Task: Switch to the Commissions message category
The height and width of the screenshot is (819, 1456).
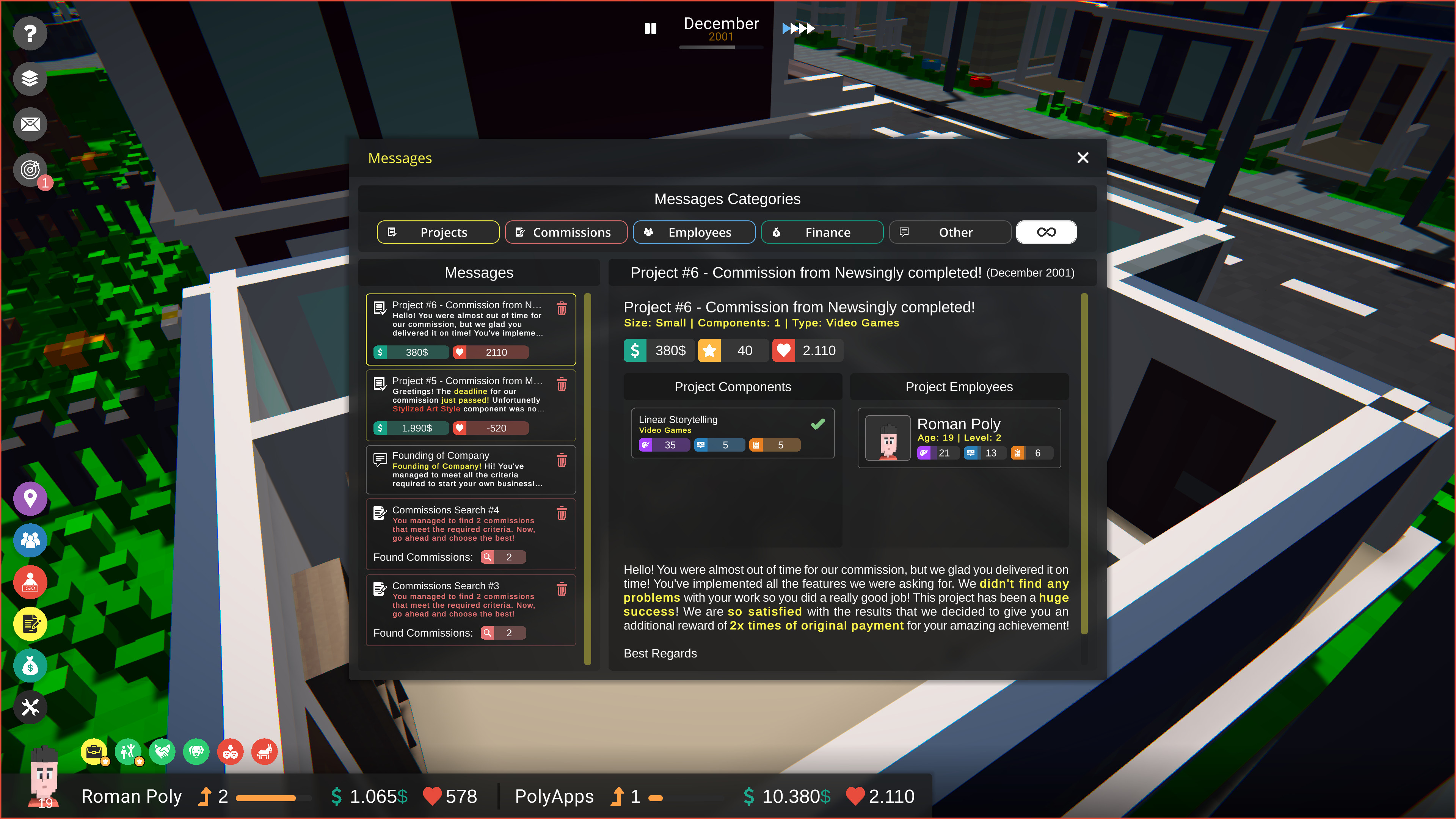Action: (x=566, y=232)
